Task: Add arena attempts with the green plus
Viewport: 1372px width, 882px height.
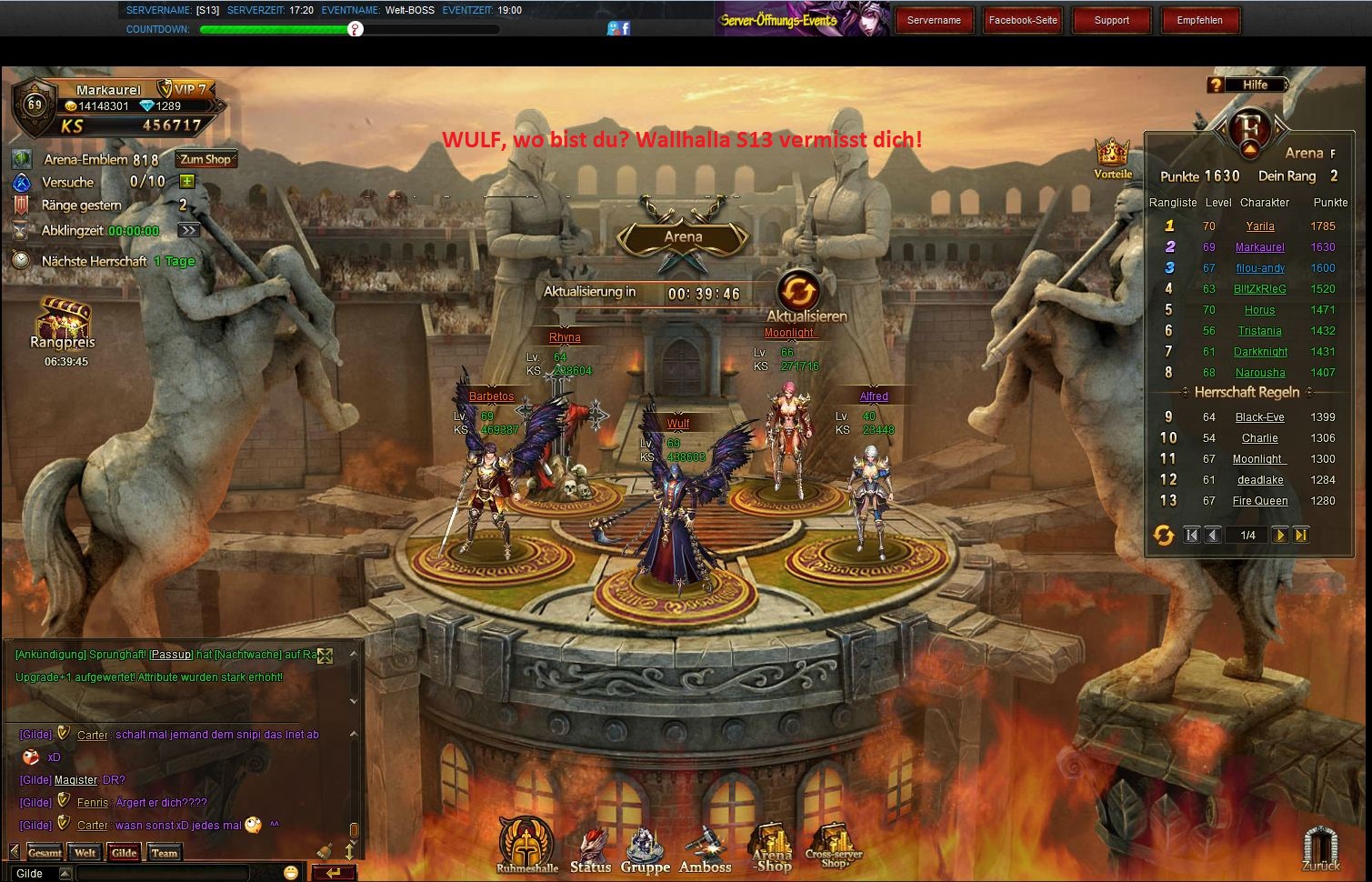Action: 187,182
